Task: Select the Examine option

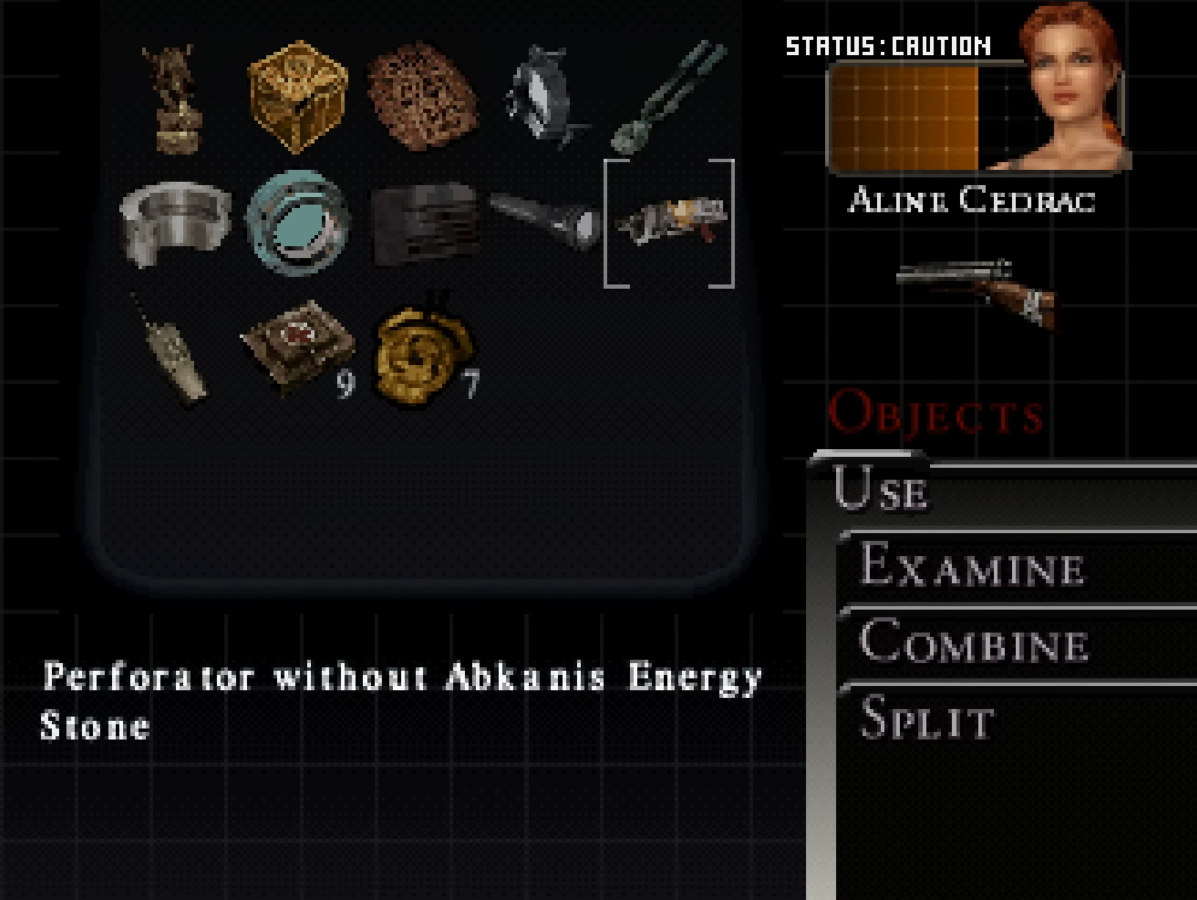Action: 972,567
